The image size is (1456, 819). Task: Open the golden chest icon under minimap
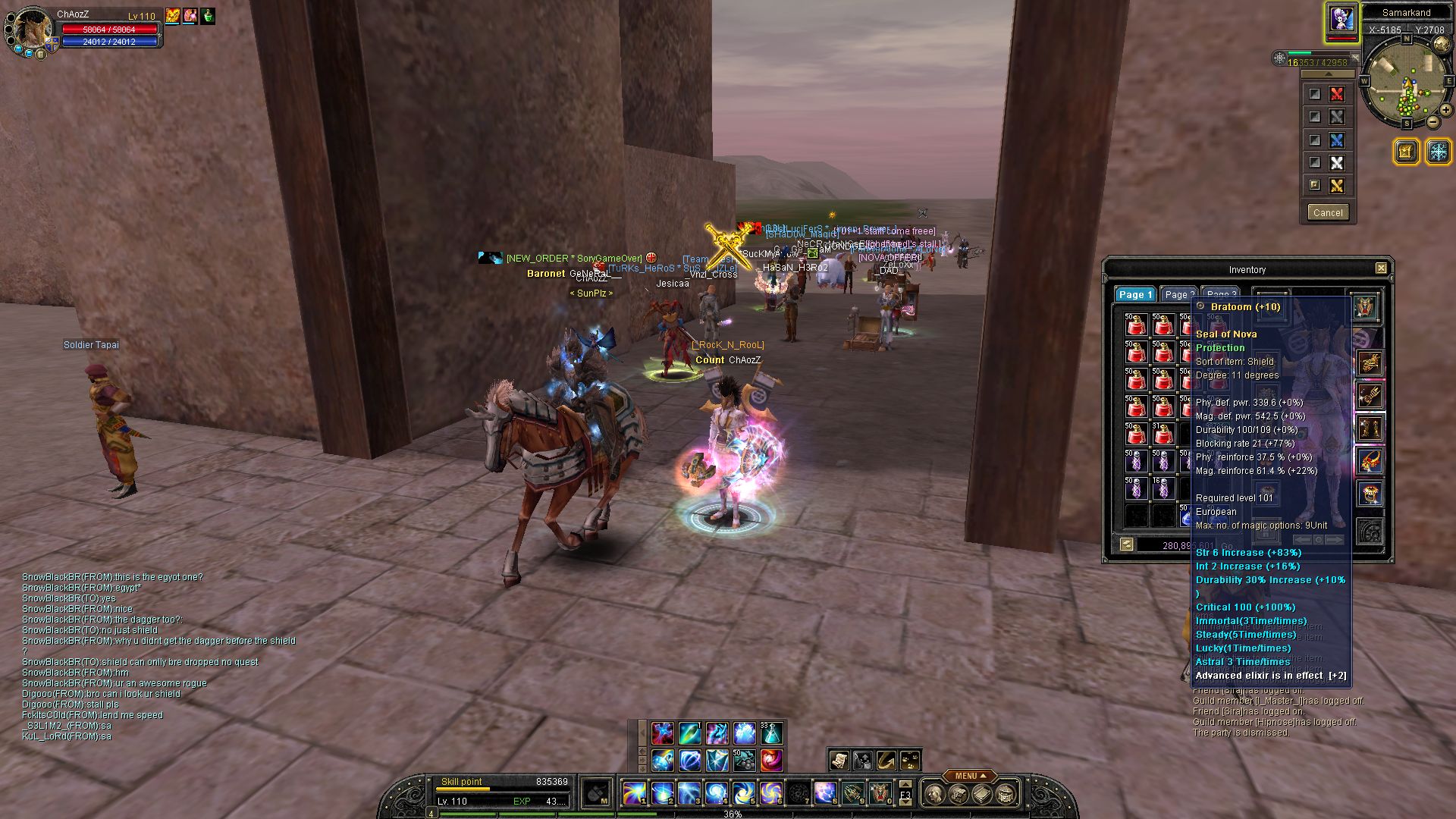(x=1405, y=152)
